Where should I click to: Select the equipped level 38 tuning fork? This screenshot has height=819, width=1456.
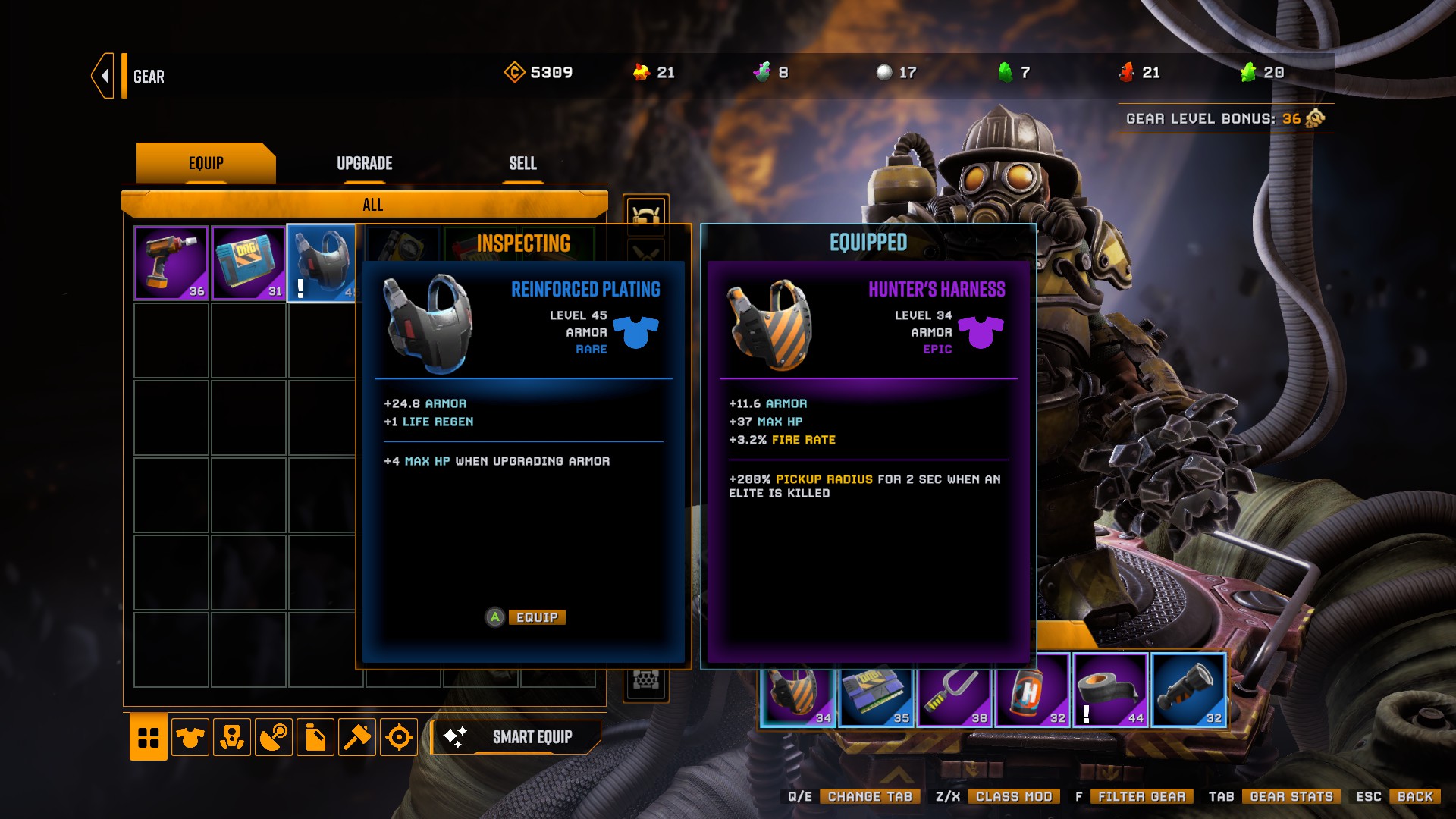(x=954, y=692)
